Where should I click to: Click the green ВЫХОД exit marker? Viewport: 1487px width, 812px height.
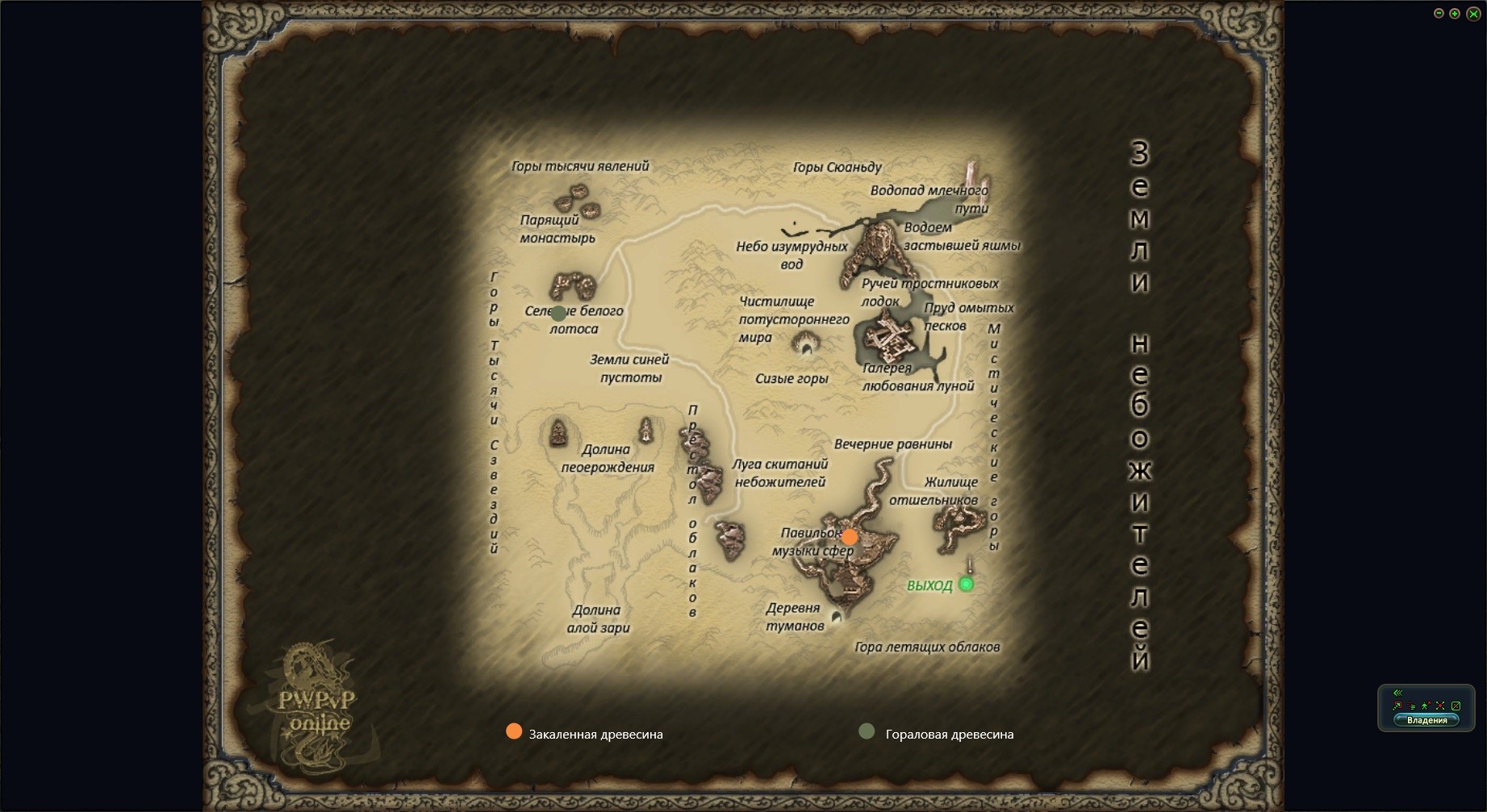pos(966,585)
